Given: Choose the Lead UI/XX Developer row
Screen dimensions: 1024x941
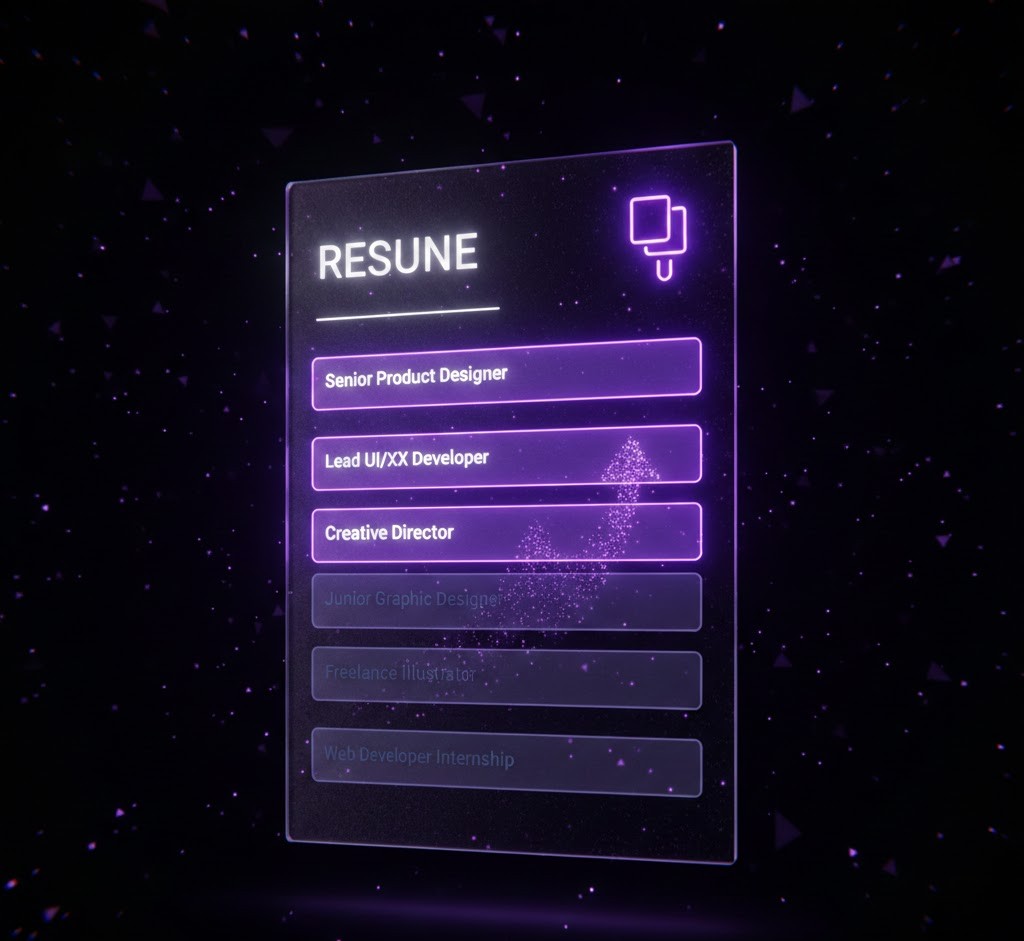Looking at the screenshot, I should point(506,457).
